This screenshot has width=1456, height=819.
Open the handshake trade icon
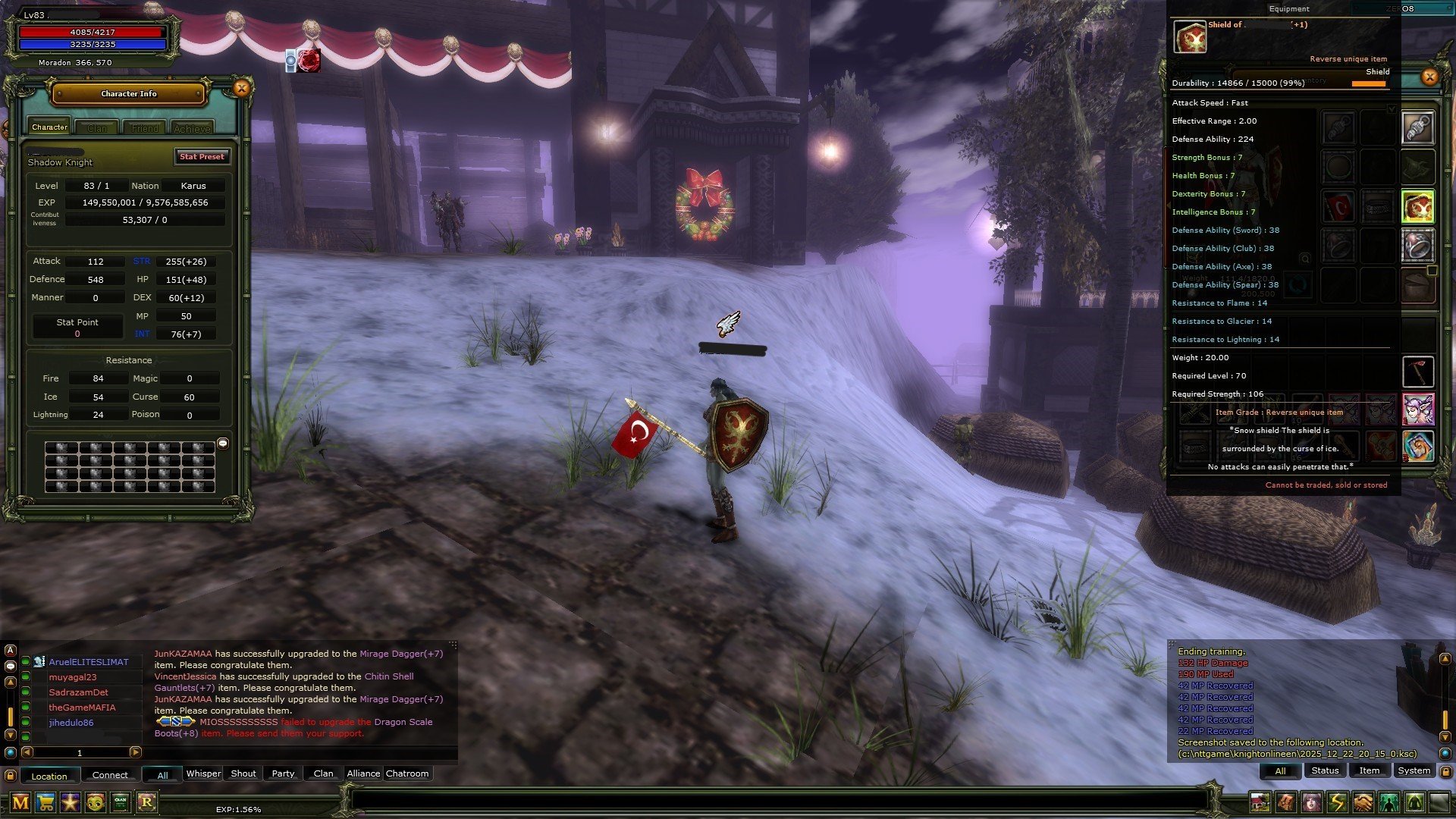[x=1363, y=802]
